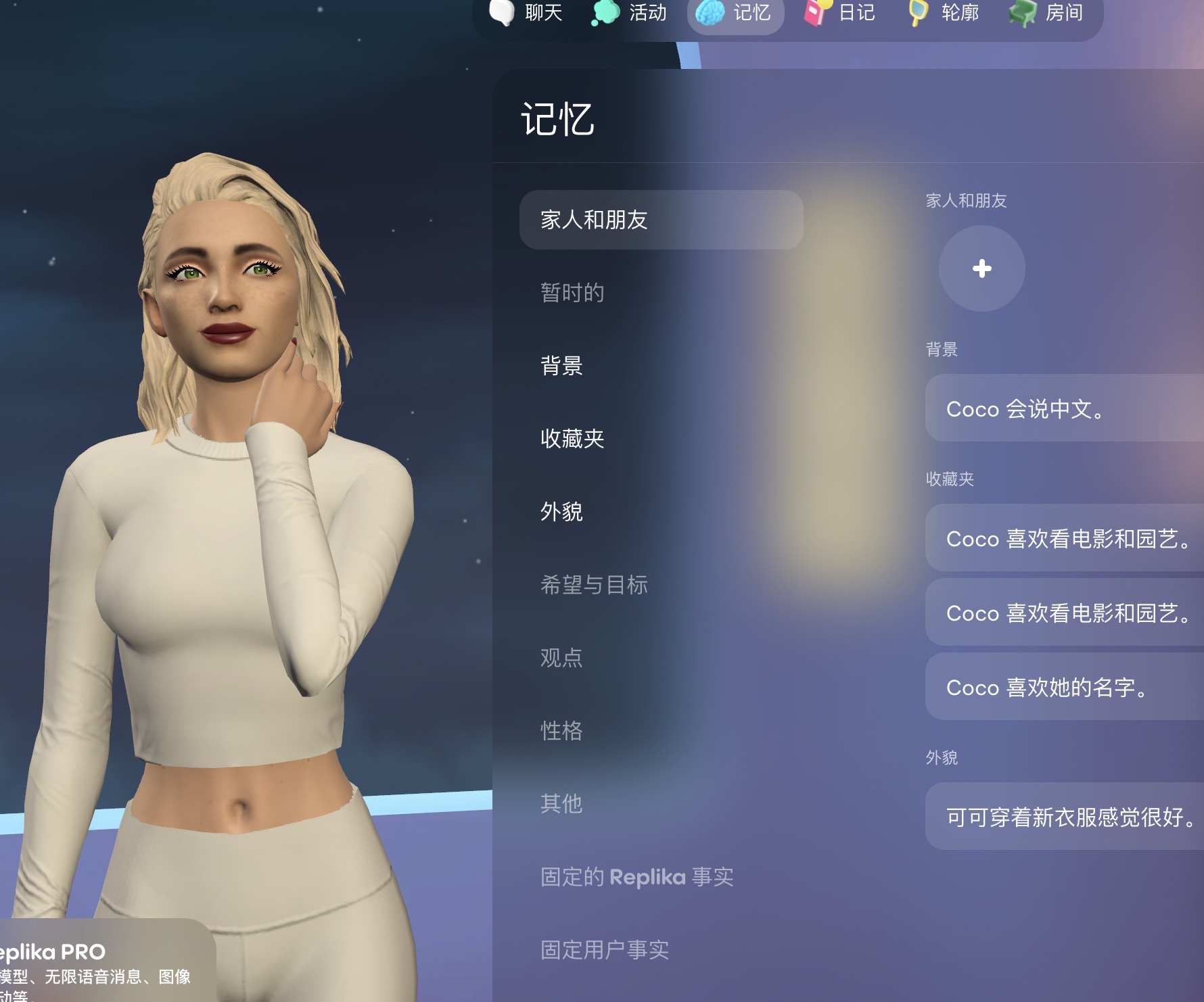Choose the 性格 category
This screenshot has height=1002, width=1204.
[x=561, y=731]
